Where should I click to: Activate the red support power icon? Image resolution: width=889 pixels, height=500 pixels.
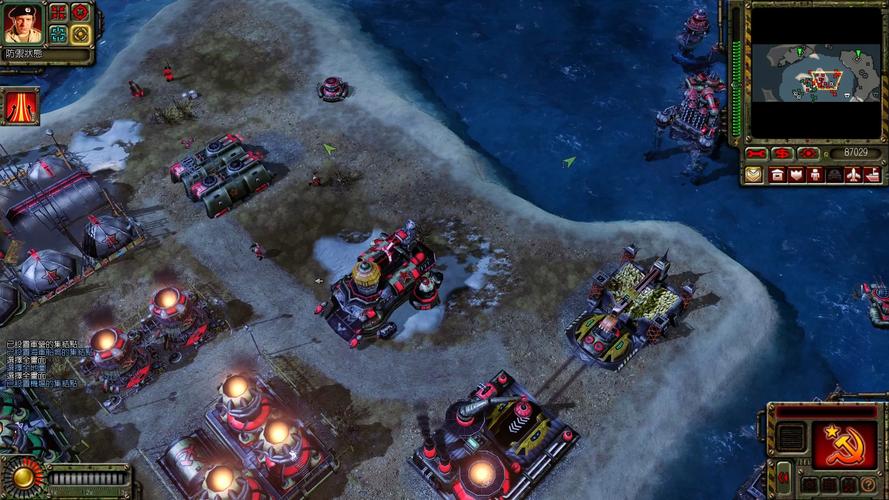point(20,106)
